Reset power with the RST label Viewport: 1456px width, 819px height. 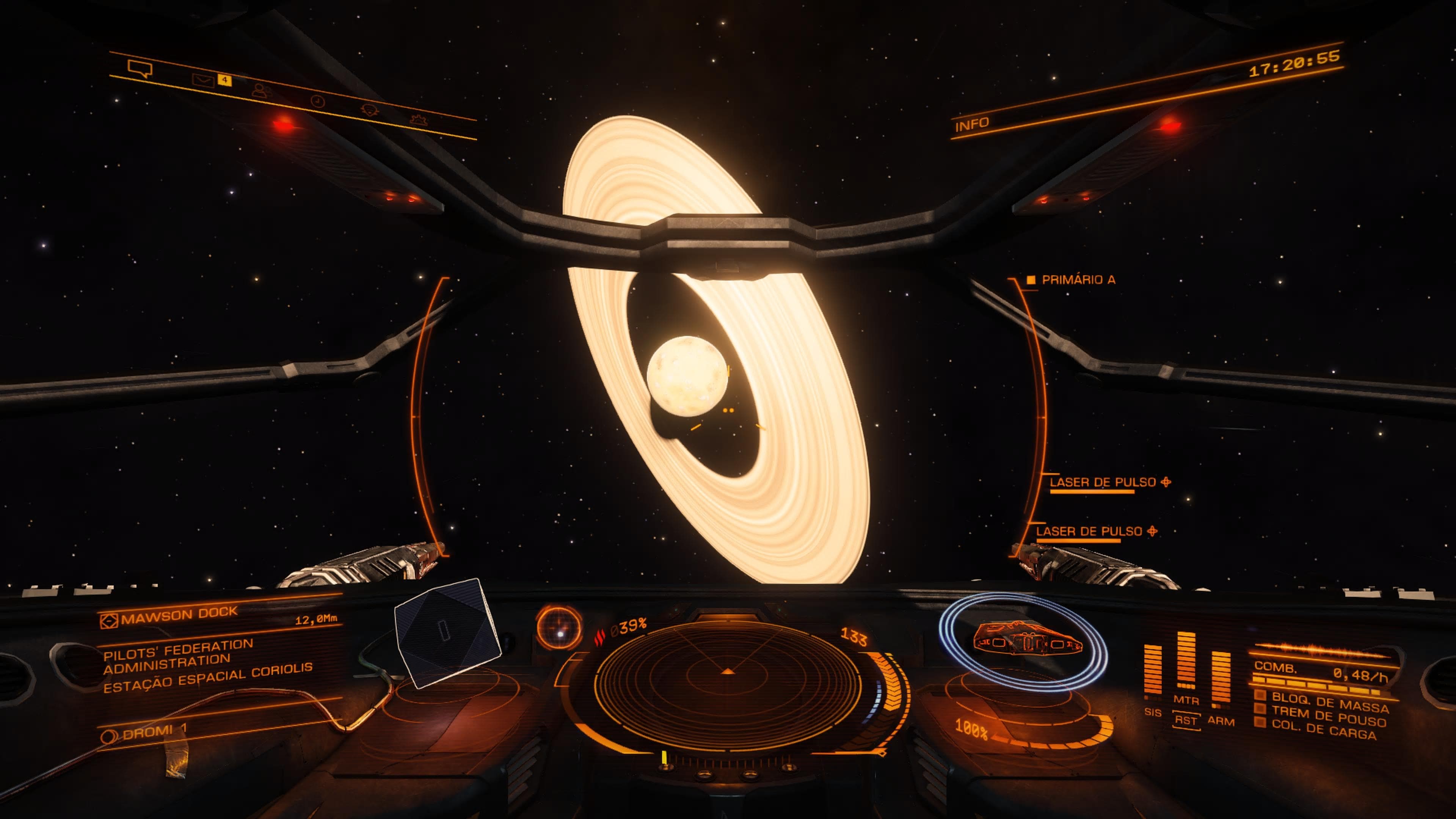click(x=1186, y=721)
